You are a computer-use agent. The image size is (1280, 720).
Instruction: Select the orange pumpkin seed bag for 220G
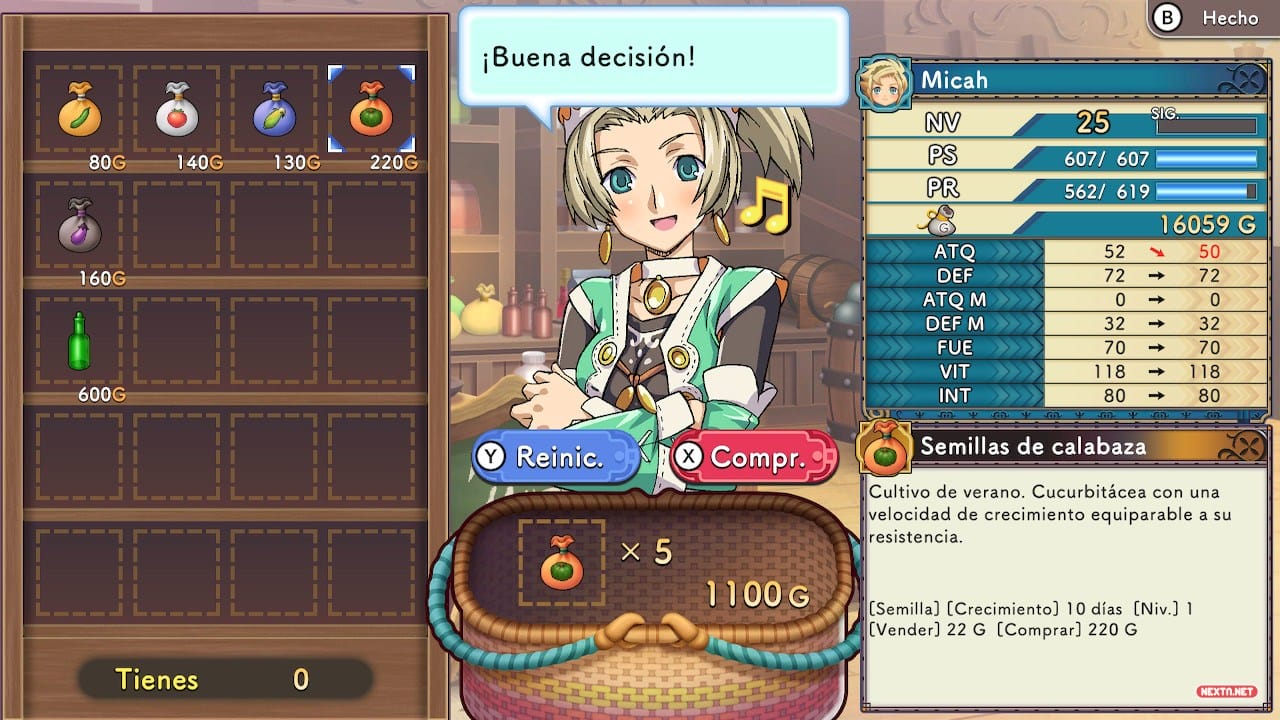point(371,110)
